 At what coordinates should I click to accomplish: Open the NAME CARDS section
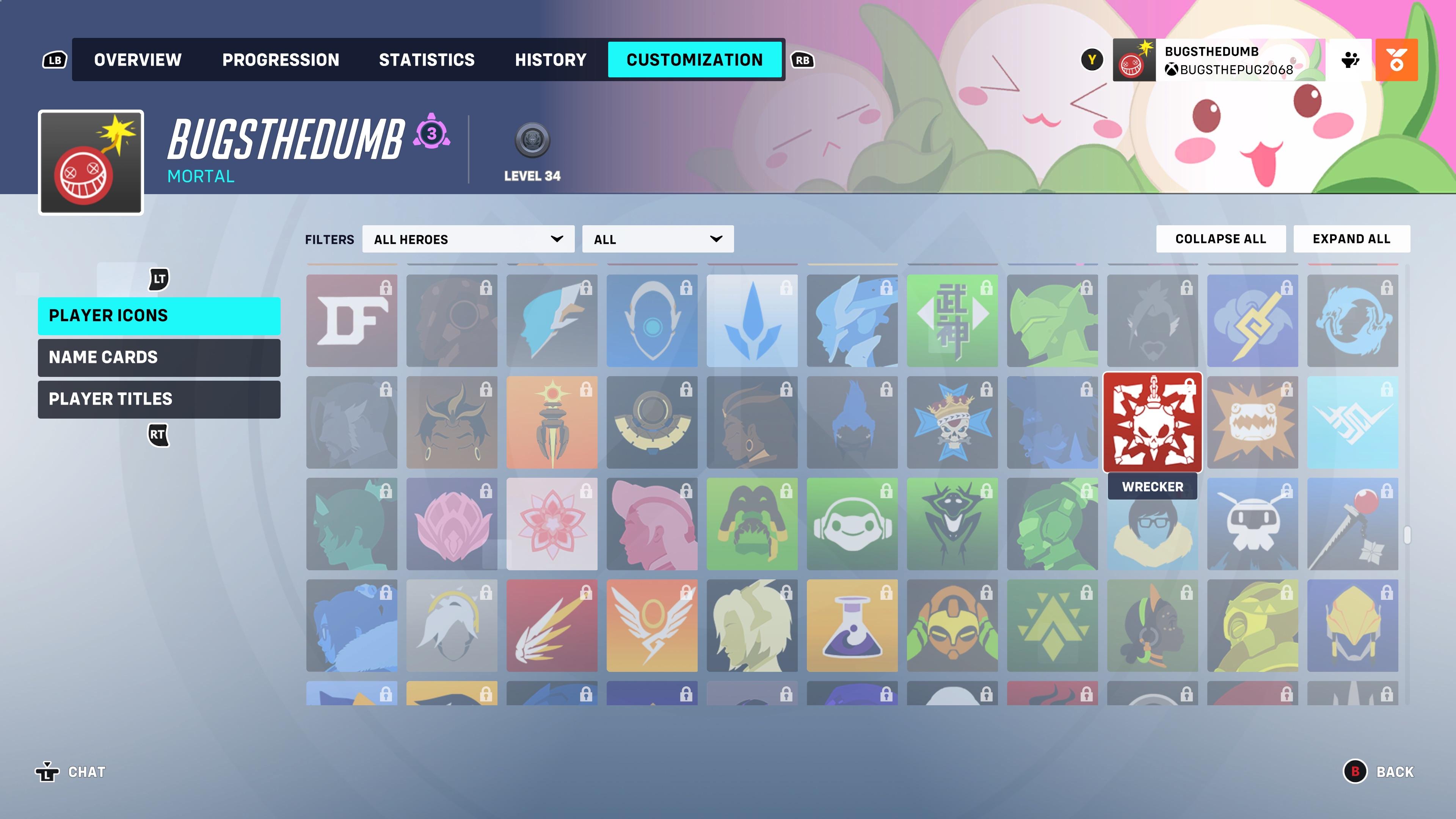pos(159,357)
